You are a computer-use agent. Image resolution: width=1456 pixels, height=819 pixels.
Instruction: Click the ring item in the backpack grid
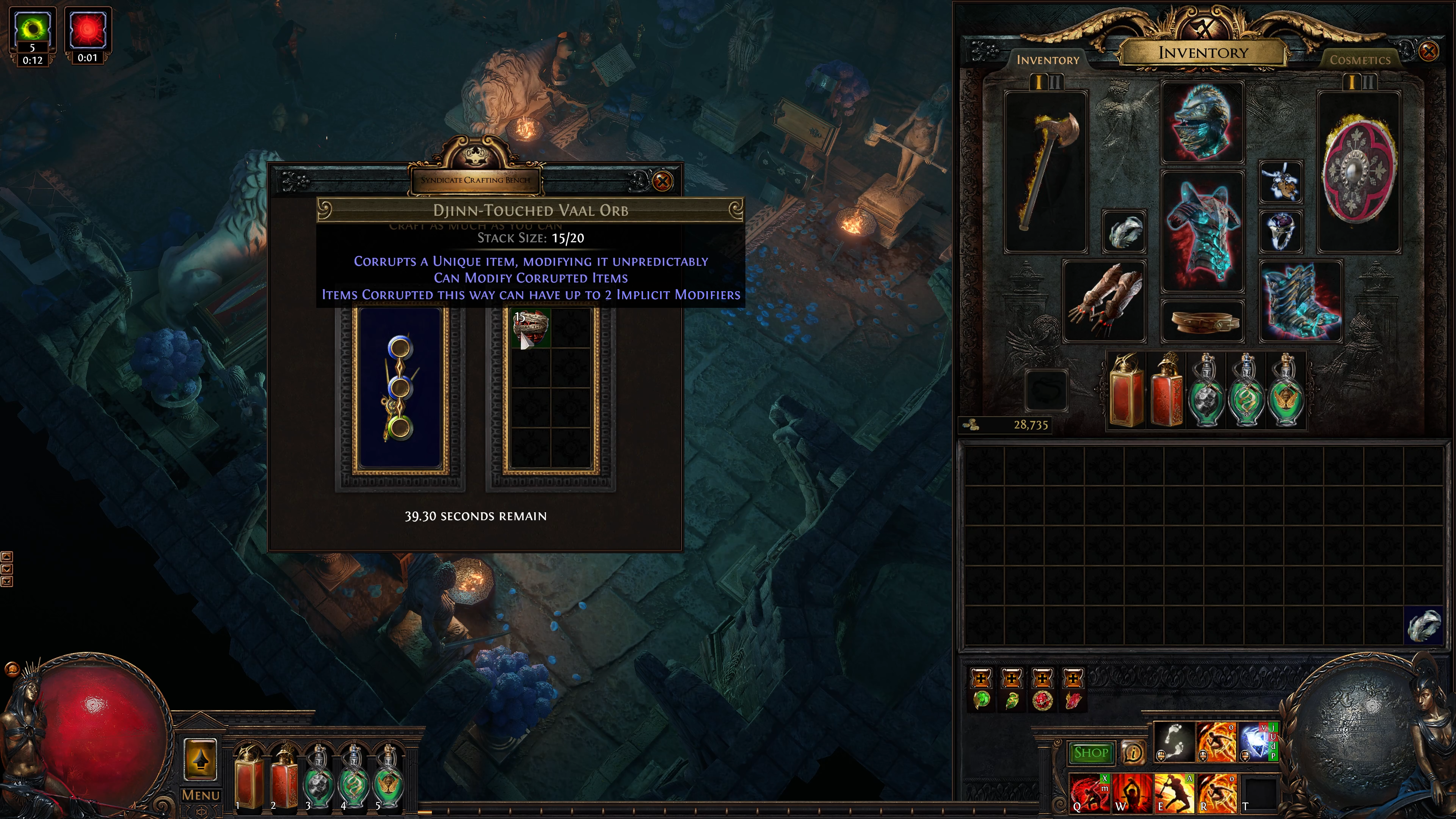pyautogui.click(x=1423, y=626)
